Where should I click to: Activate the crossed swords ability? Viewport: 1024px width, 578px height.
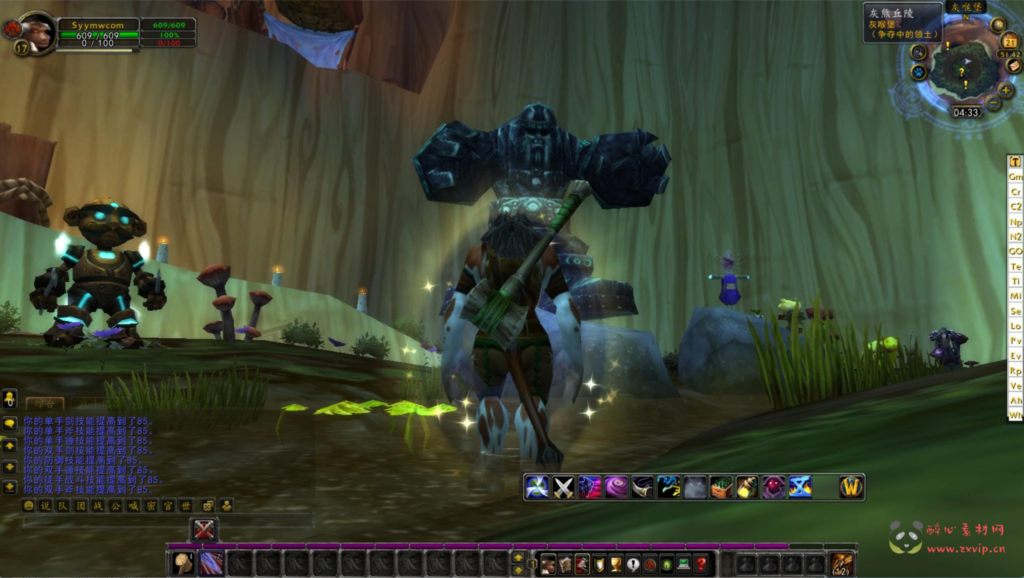click(563, 487)
